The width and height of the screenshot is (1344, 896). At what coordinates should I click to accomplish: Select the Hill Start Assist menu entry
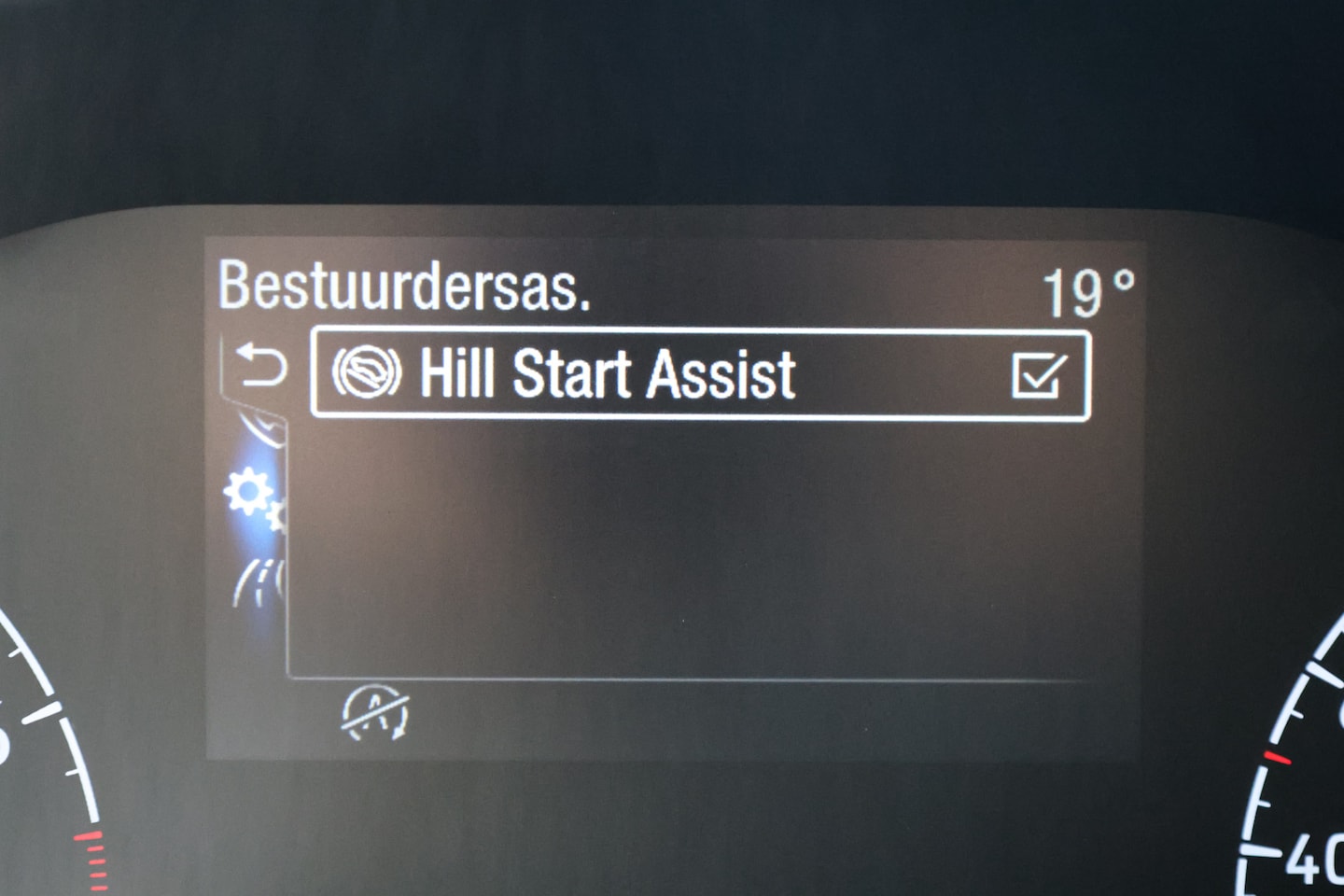[607, 374]
